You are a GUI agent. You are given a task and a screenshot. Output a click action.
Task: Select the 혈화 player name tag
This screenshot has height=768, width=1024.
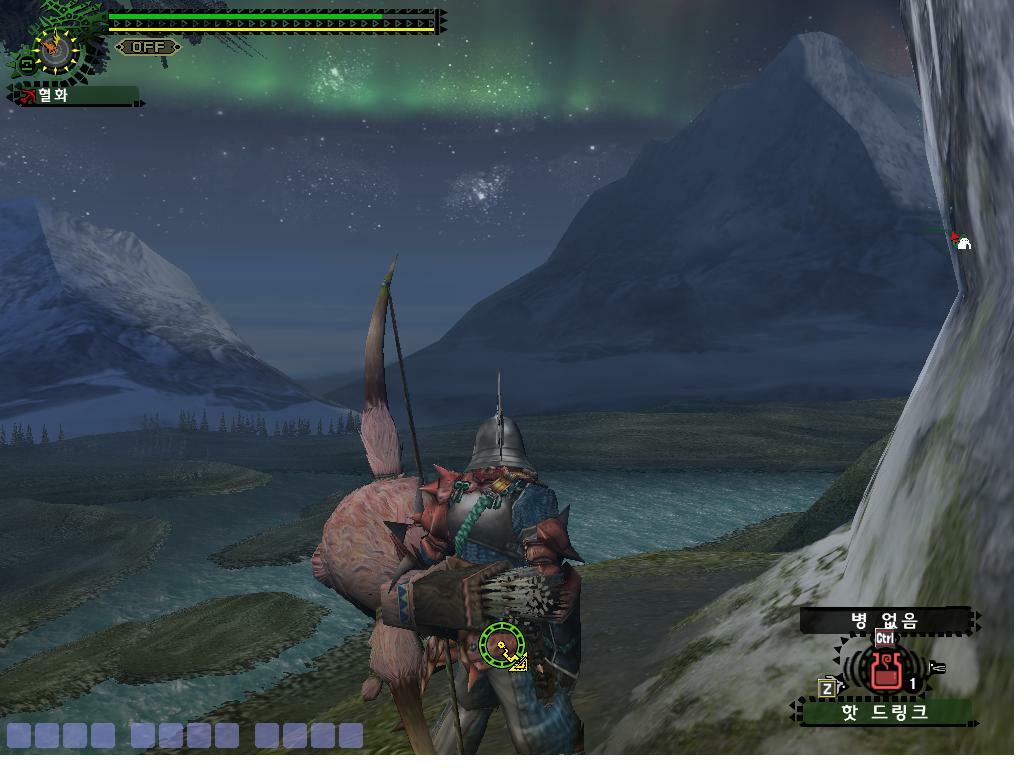tap(75, 96)
